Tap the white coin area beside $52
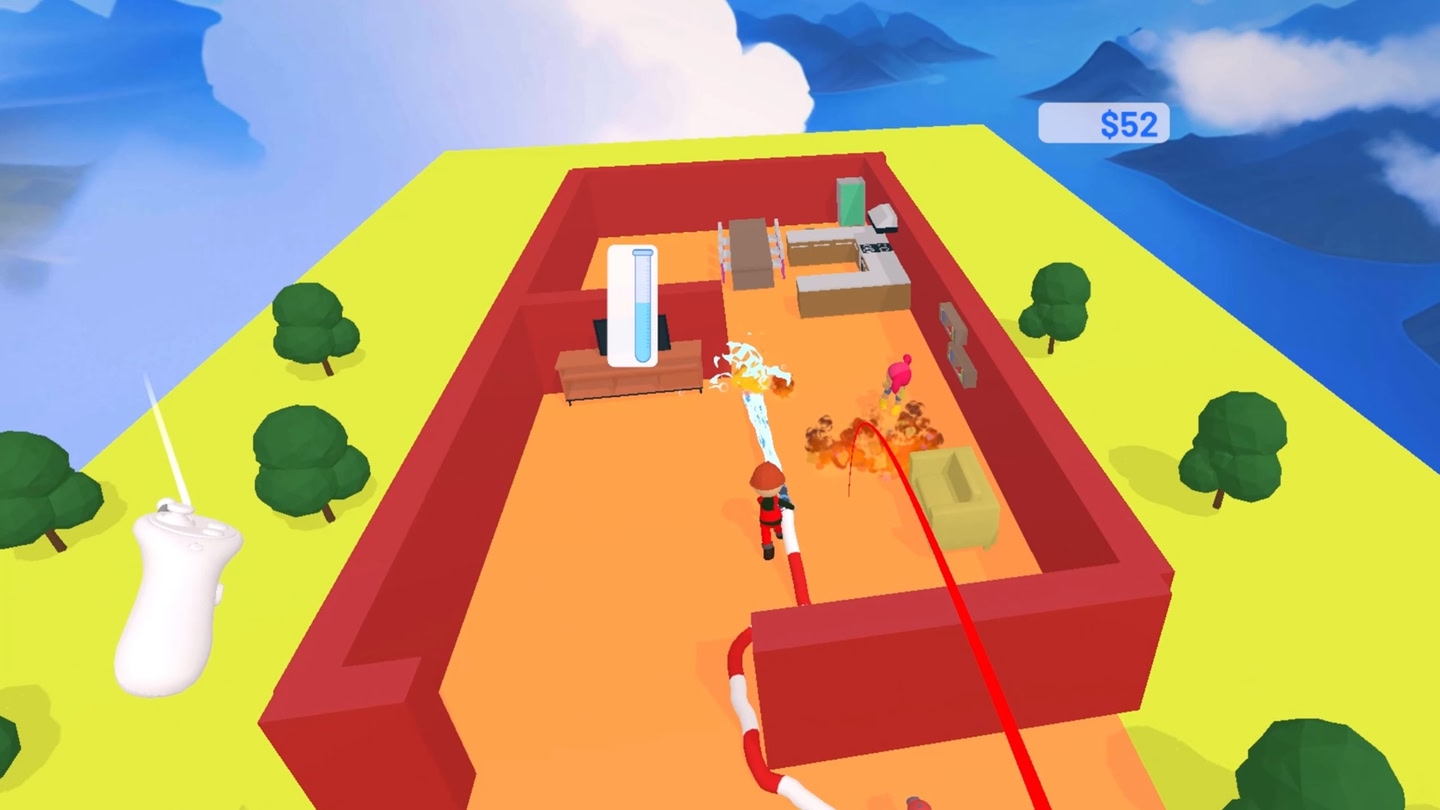 [x=1070, y=122]
